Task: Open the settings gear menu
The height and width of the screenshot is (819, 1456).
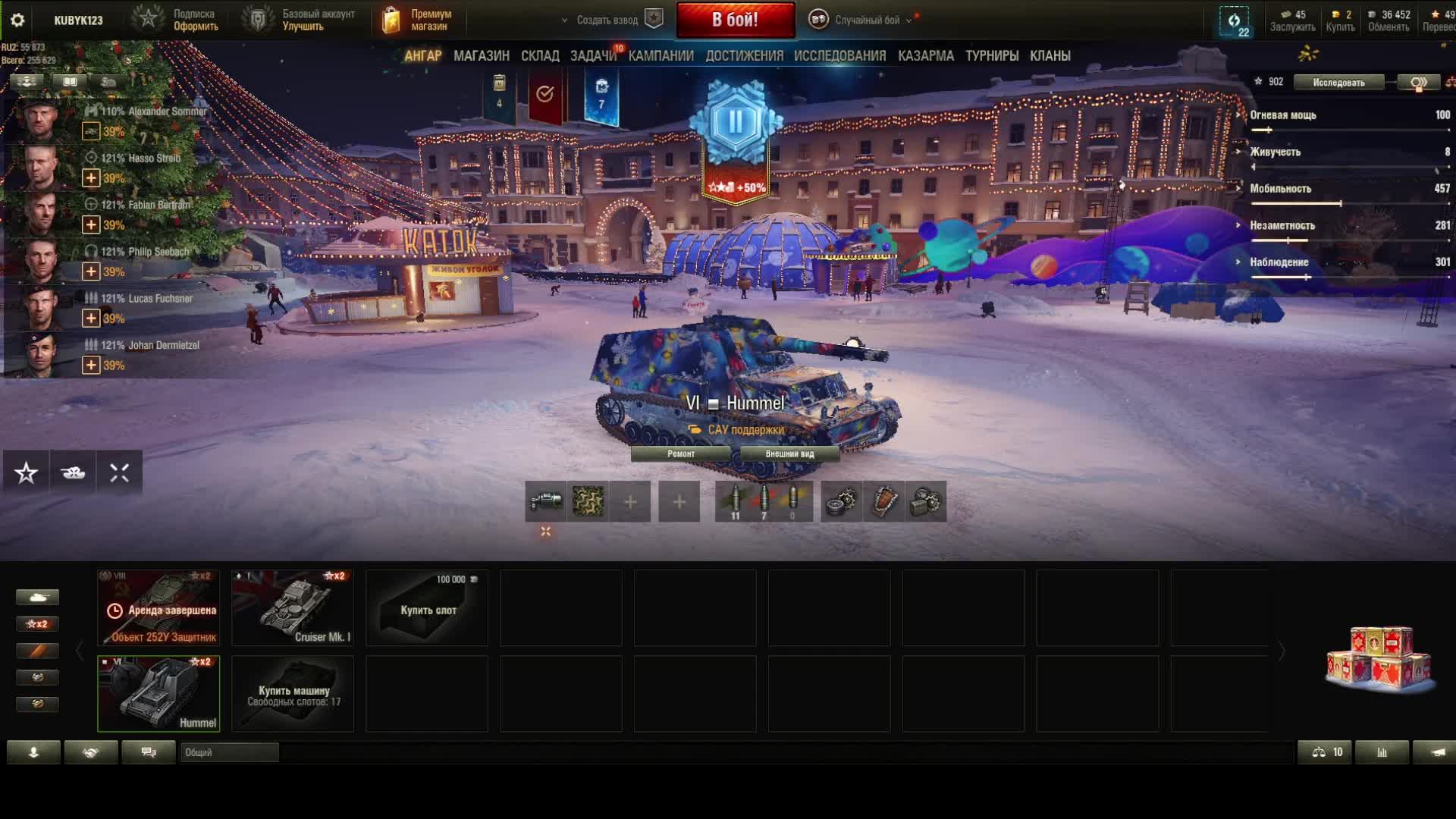Action: click(17, 20)
